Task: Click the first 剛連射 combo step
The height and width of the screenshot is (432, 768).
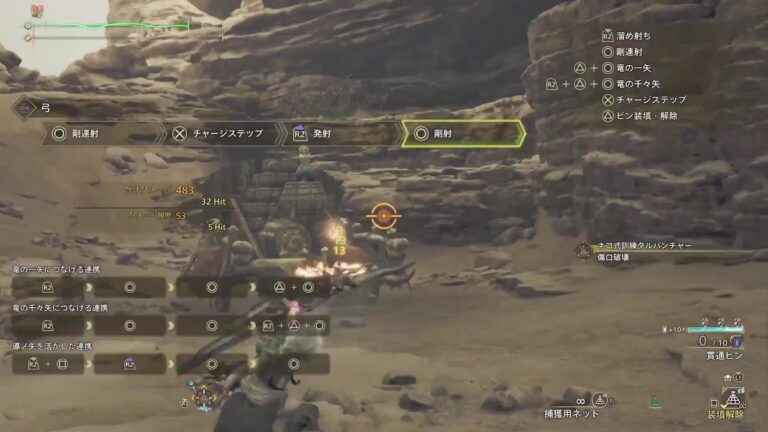Action: coord(104,133)
